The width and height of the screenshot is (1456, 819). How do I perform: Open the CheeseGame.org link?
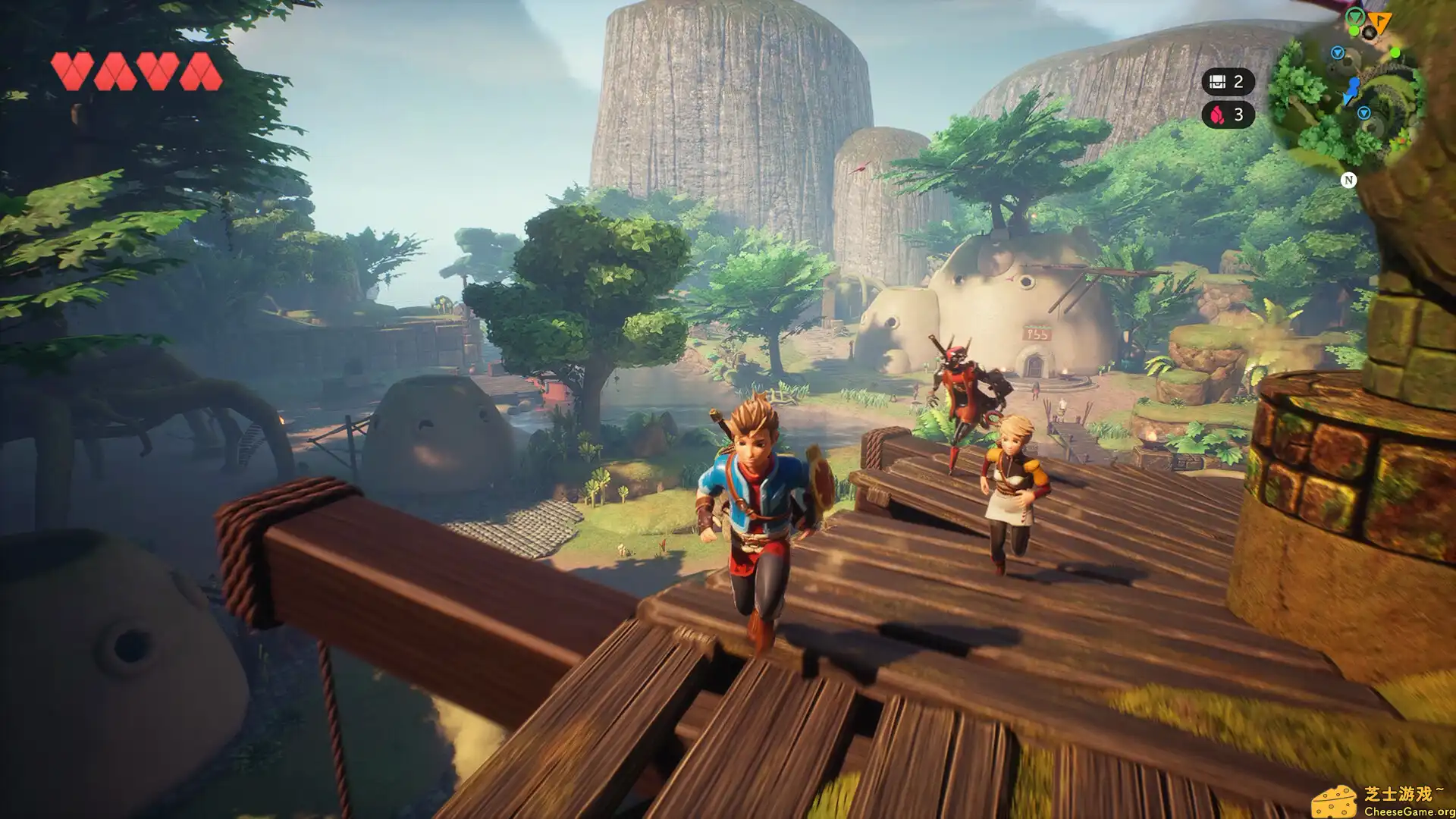click(1410, 812)
